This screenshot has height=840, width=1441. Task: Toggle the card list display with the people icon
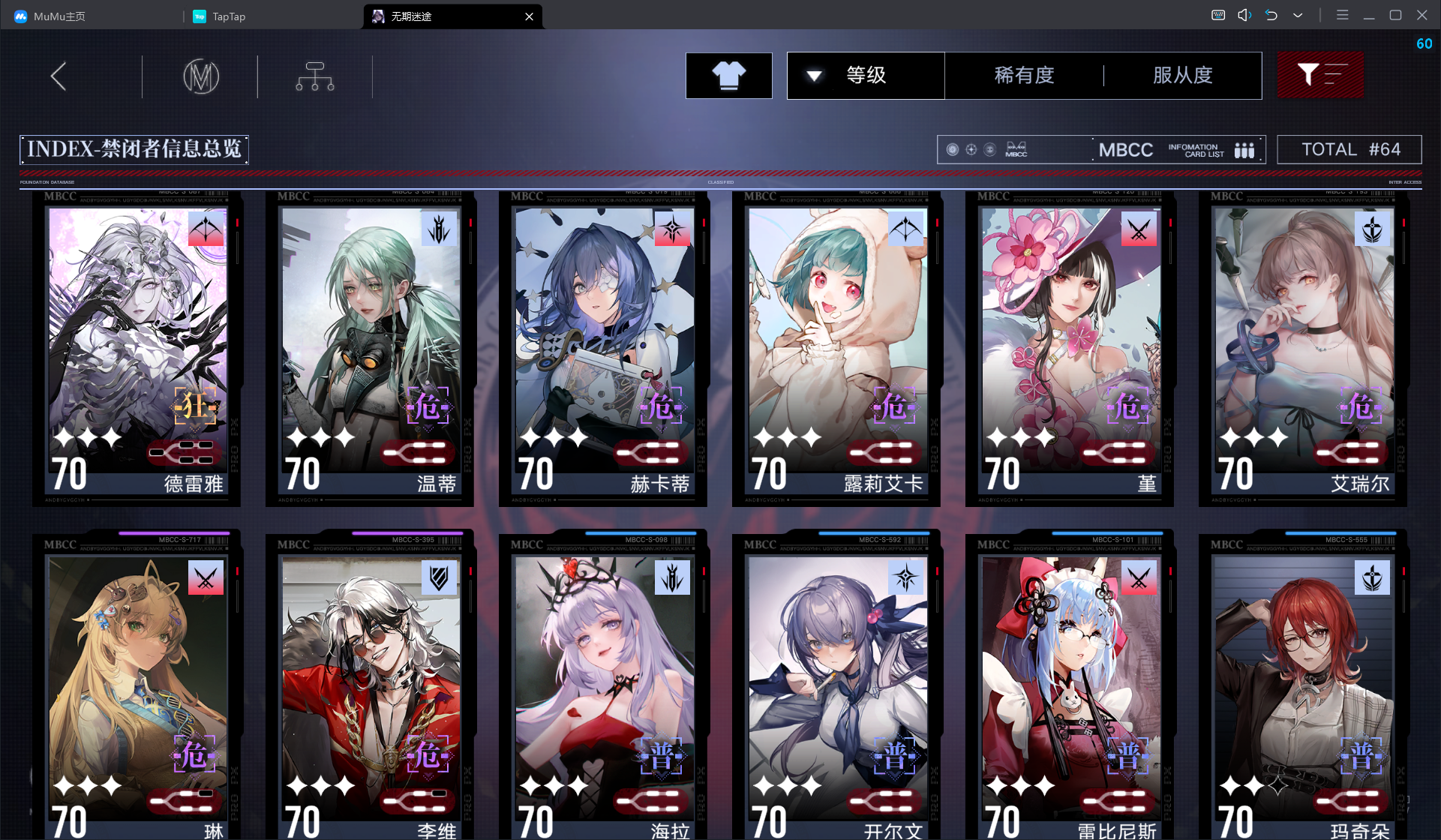pyautogui.click(x=1244, y=150)
